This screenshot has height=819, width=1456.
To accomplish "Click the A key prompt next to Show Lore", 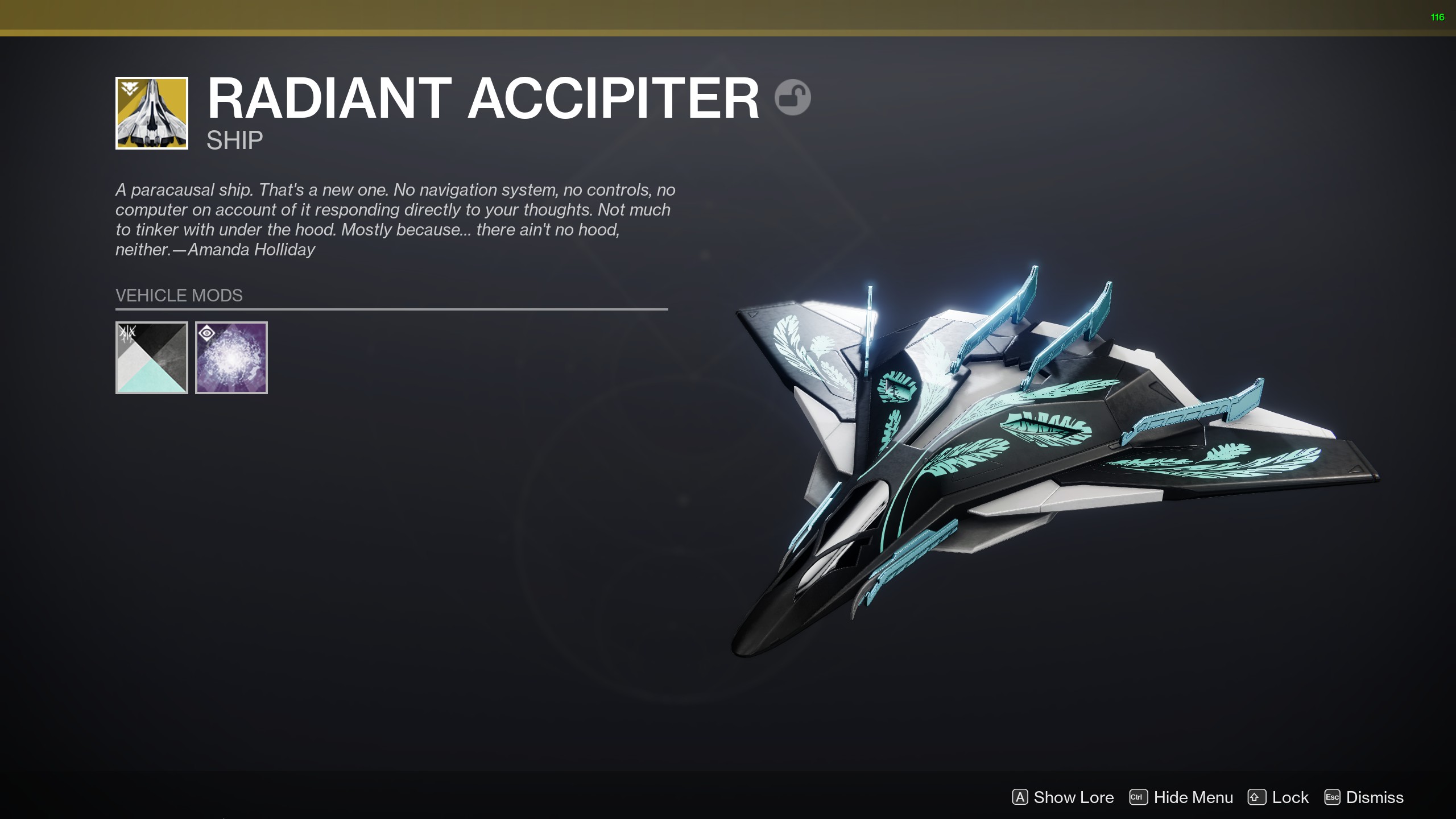I will pyautogui.click(x=1020, y=797).
